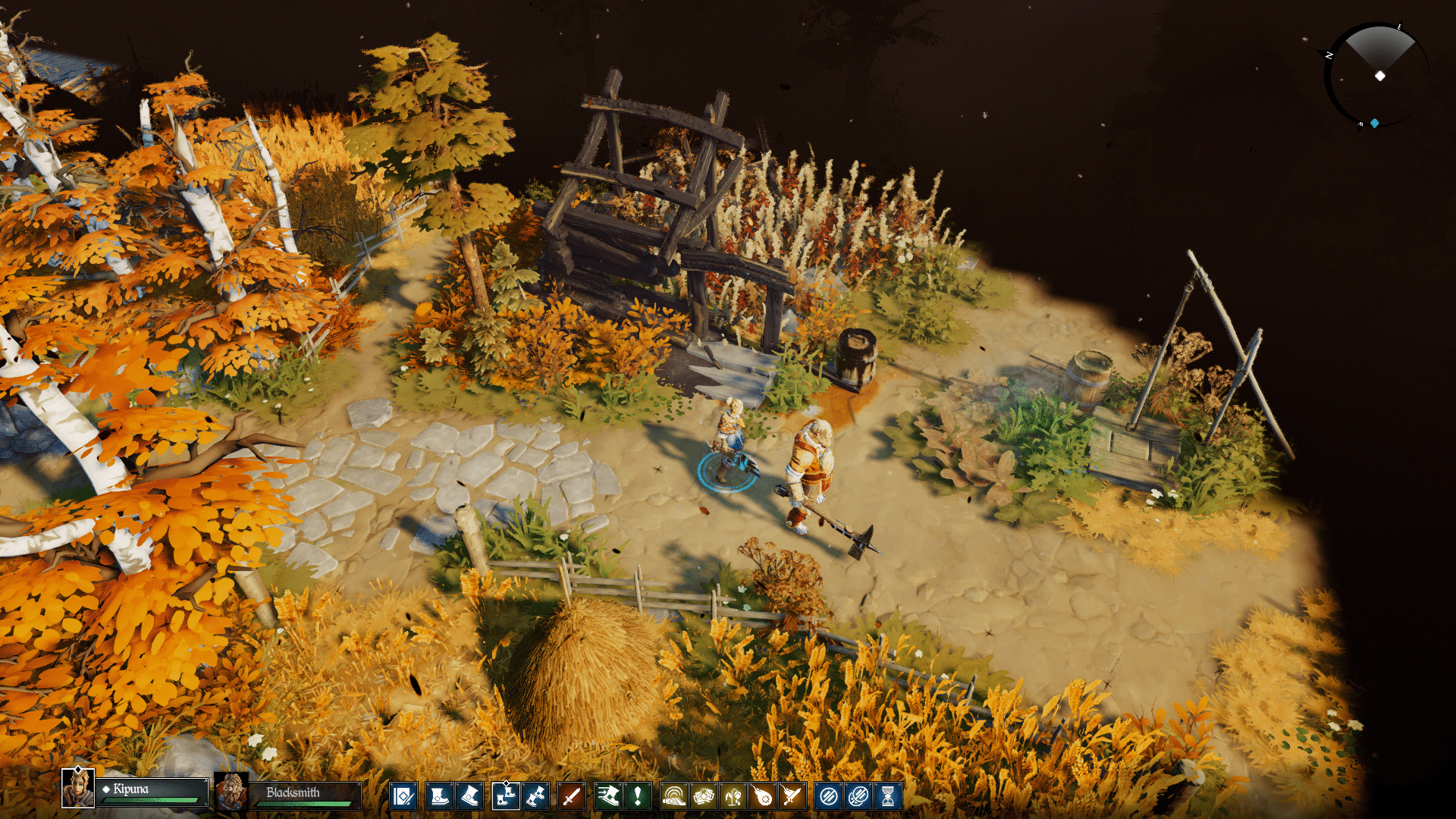Use the watering plant ability

click(x=733, y=796)
